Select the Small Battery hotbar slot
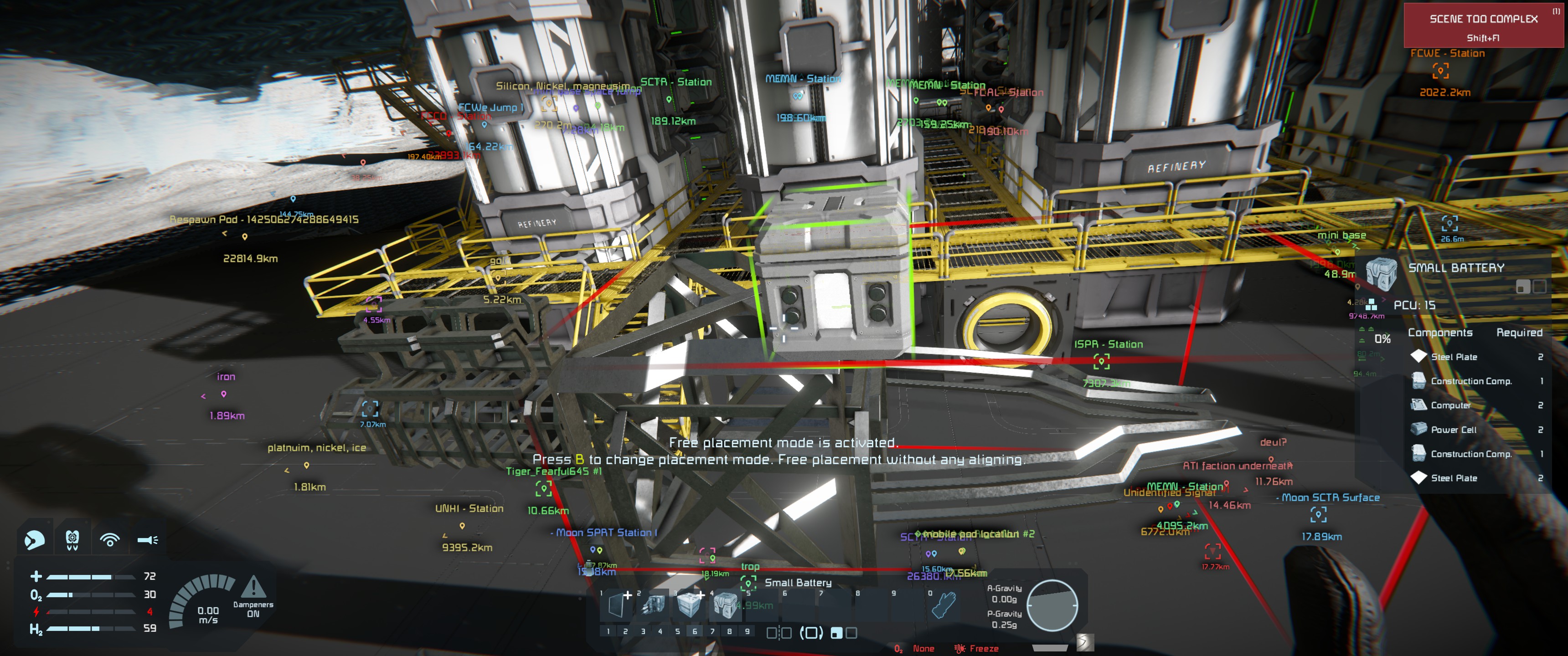 pyautogui.click(x=725, y=606)
